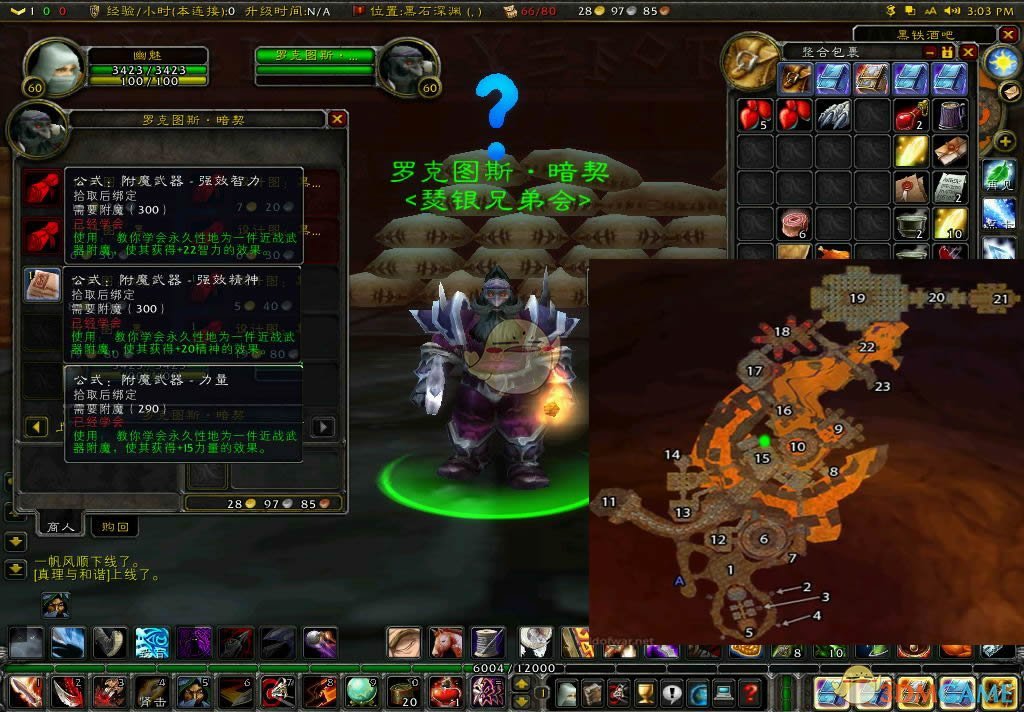Click the rolled cloth stack of 6
Image resolution: width=1024 pixels, height=712 pixels.
click(794, 222)
